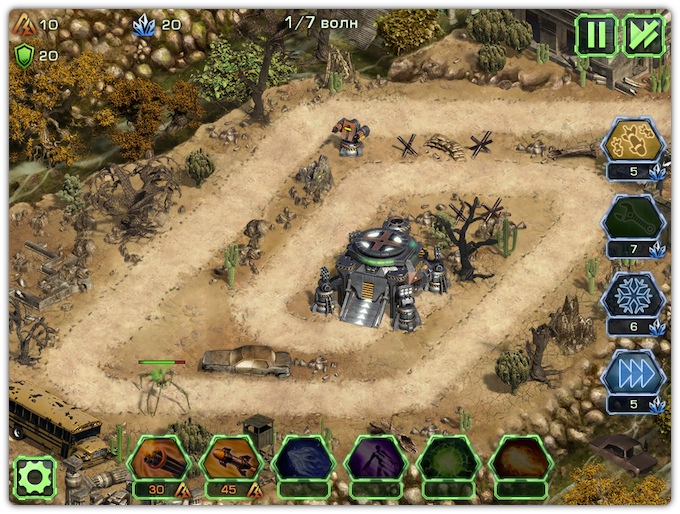The height and width of the screenshot is (514, 680).
Task: Choose the locked blue tower slot
Action: [303, 460]
